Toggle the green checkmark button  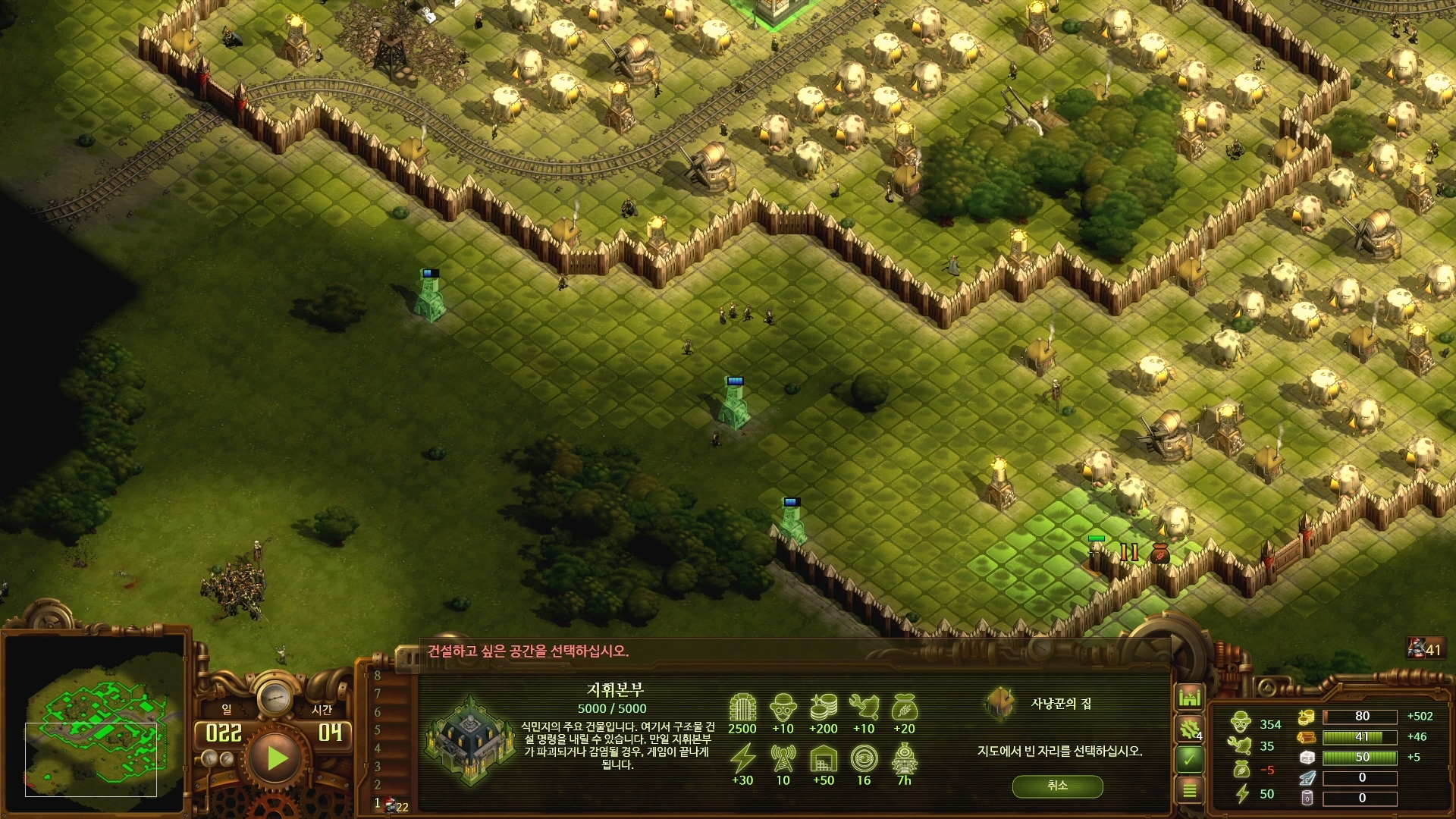[x=1189, y=758]
